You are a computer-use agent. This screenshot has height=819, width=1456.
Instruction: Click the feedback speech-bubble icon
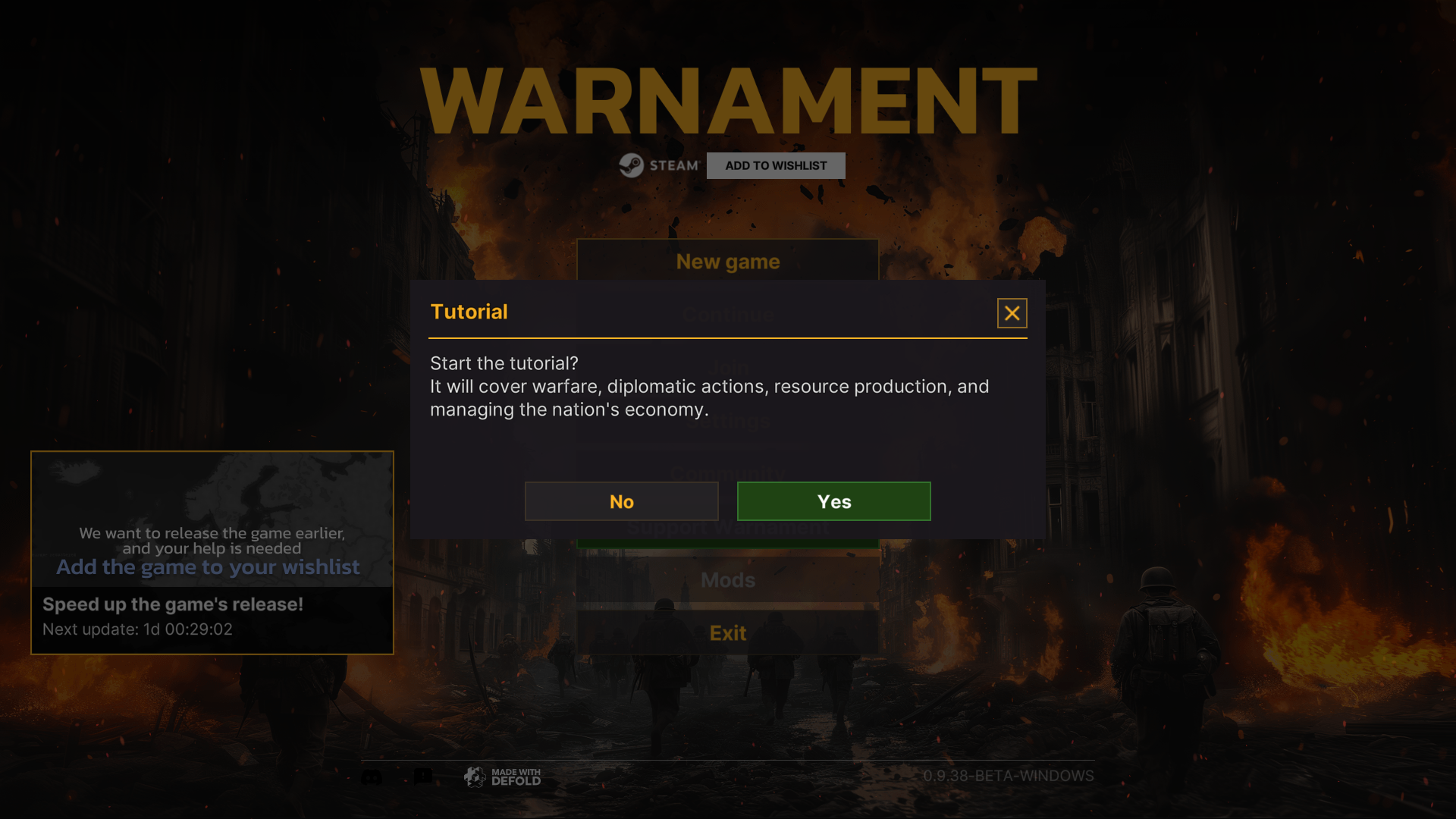click(x=424, y=776)
